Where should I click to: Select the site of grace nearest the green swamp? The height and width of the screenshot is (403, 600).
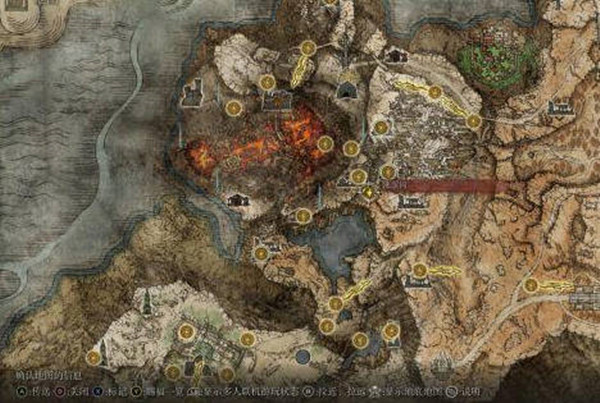tap(473, 121)
